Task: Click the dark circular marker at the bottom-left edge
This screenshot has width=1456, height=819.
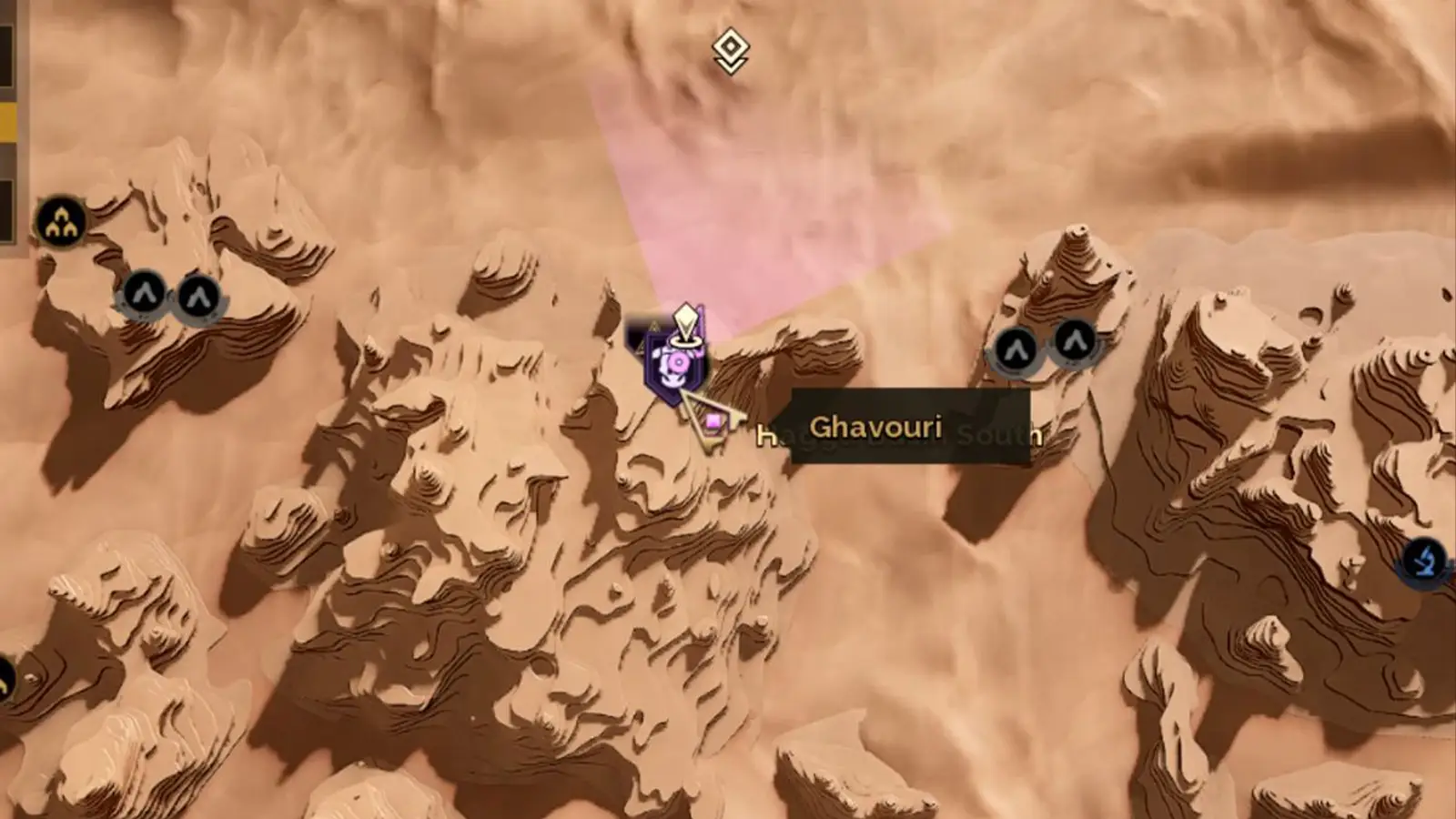Action: [x=5, y=678]
